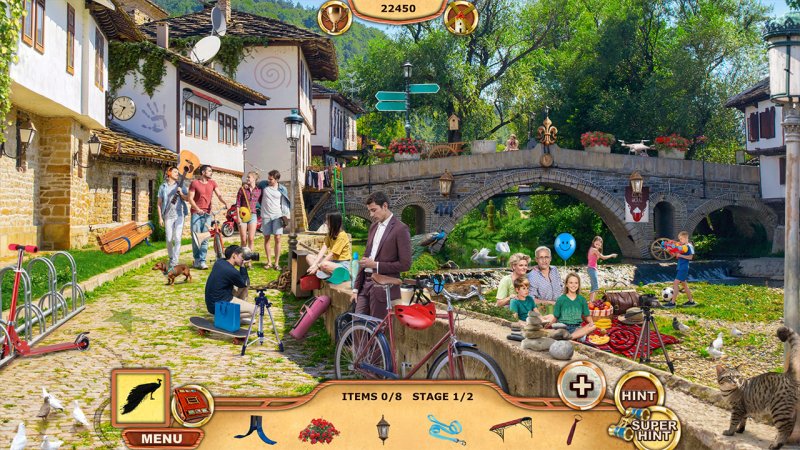The width and height of the screenshot is (800, 450).
Task: Choose the red flowers item in list
Action: coord(318,430)
